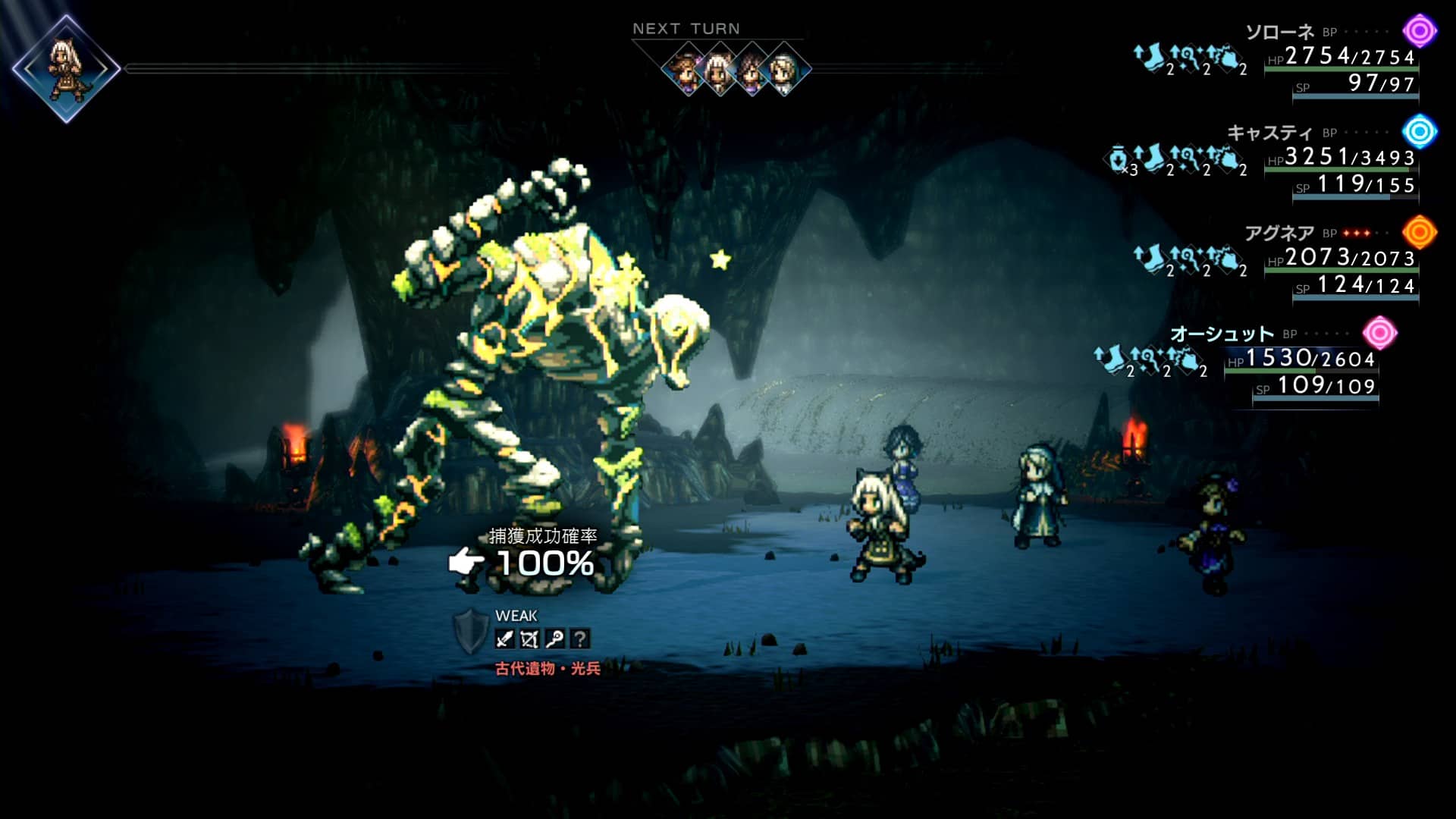Click アグネア's orange latent power orb

(1419, 233)
